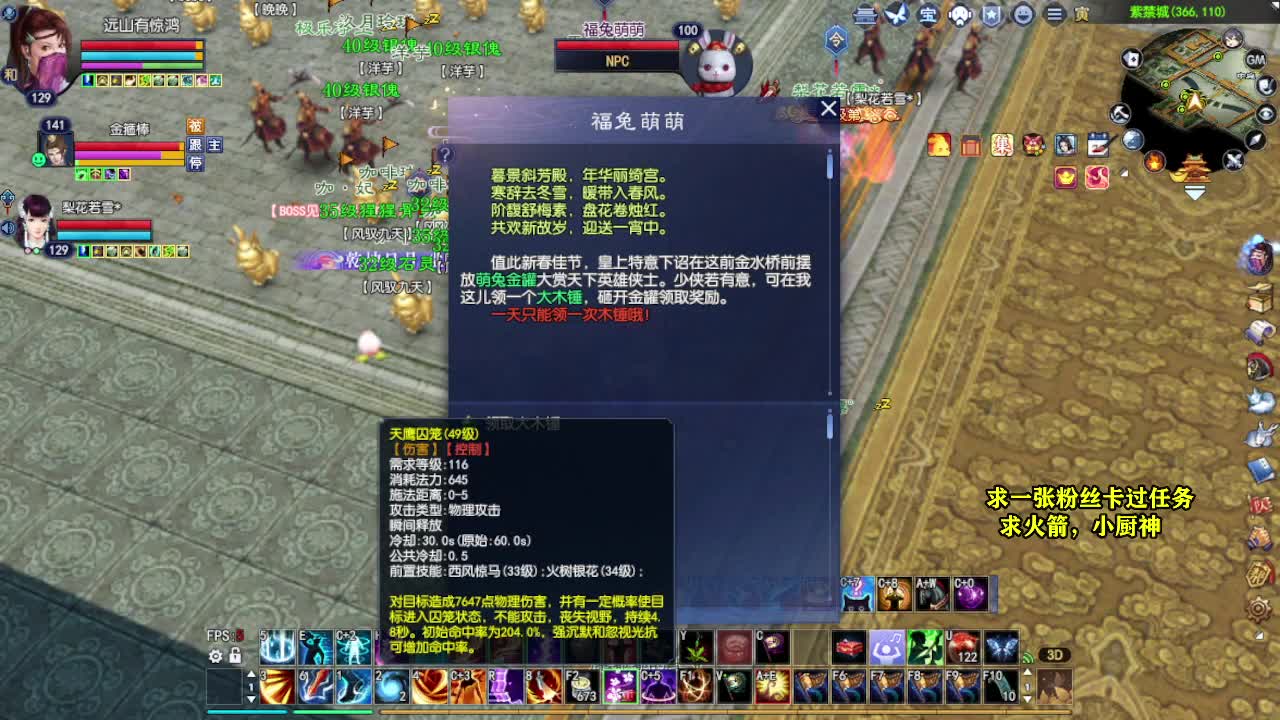This screenshot has width=1280, height=720.
Task: Click the calendar sign-in icon with the brush
Action: click(1098, 145)
